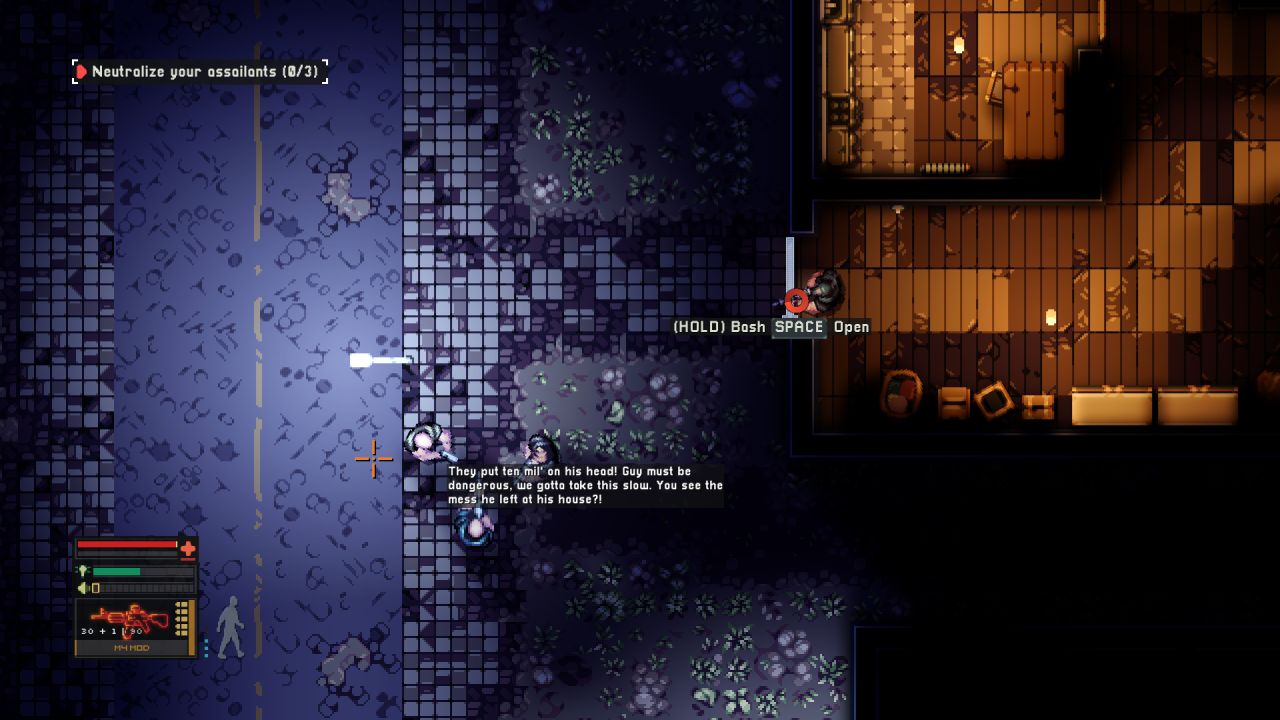Click the Neutralize your assailants objective tracker
Image resolution: width=1280 pixels, height=720 pixels.
pos(200,72)
